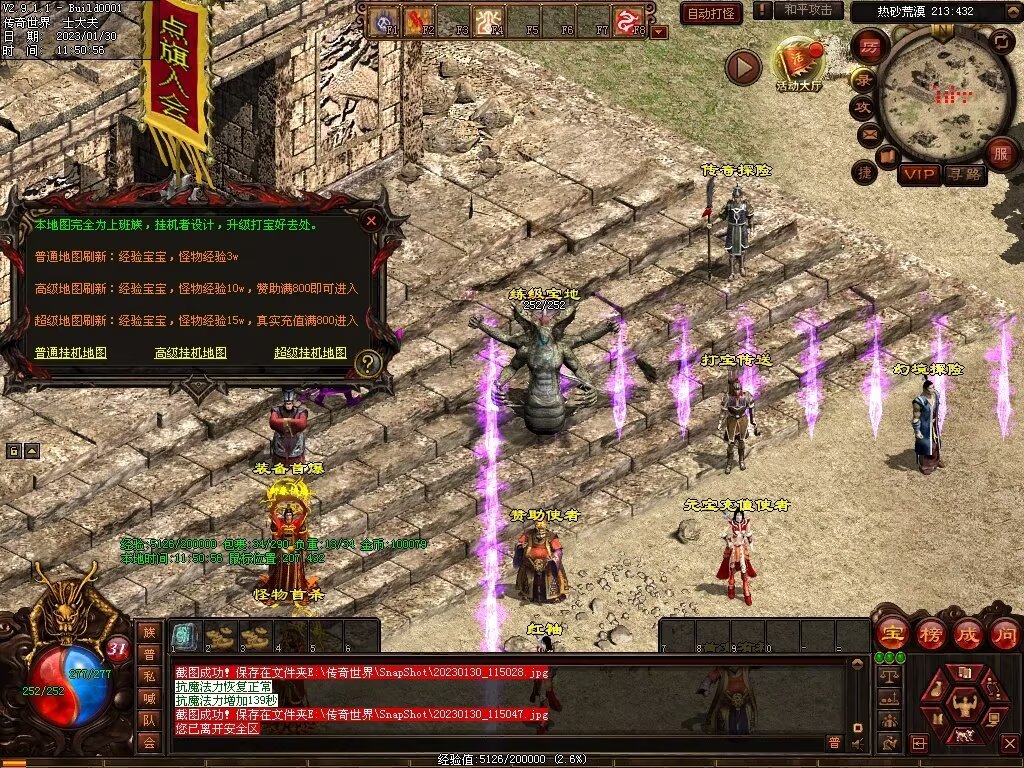This screenshot has height=768, width=1024.
Task: Show the 榜 rankings button
Action: point(931,633)
